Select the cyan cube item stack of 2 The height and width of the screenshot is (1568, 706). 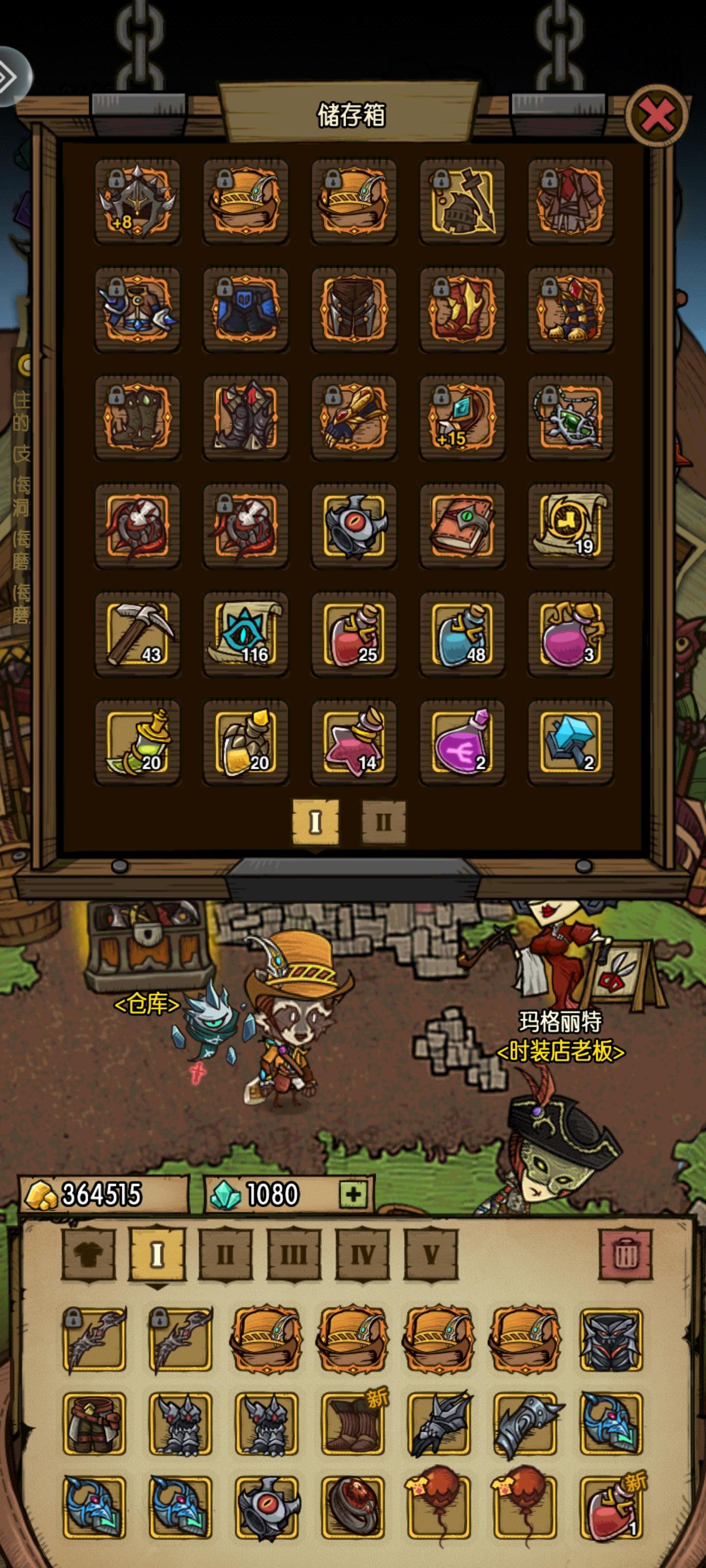(571, 741)
